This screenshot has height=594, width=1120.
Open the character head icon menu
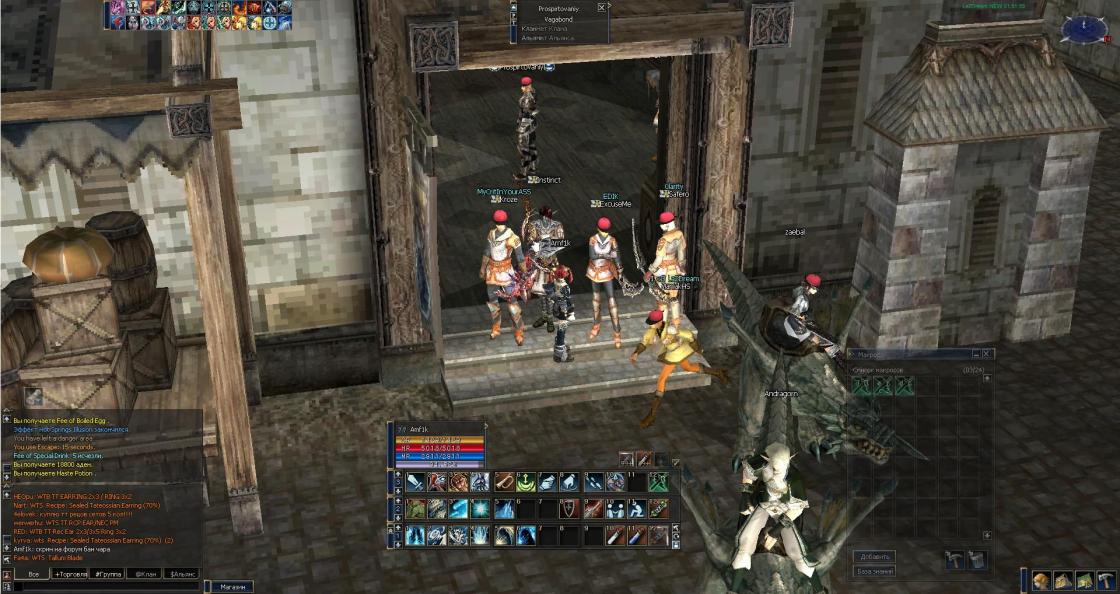point(1042,581)
